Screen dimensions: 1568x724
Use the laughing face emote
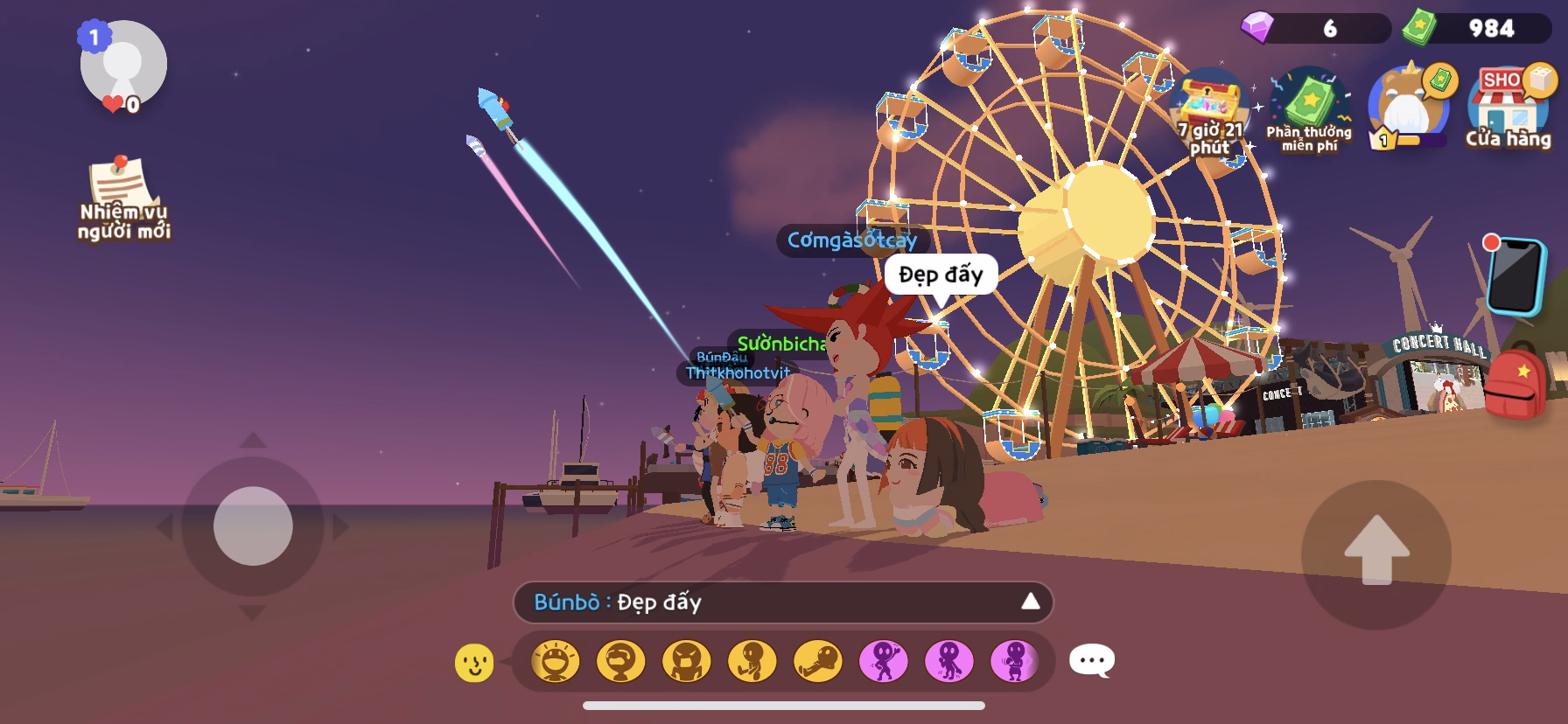tap(556, 661)
